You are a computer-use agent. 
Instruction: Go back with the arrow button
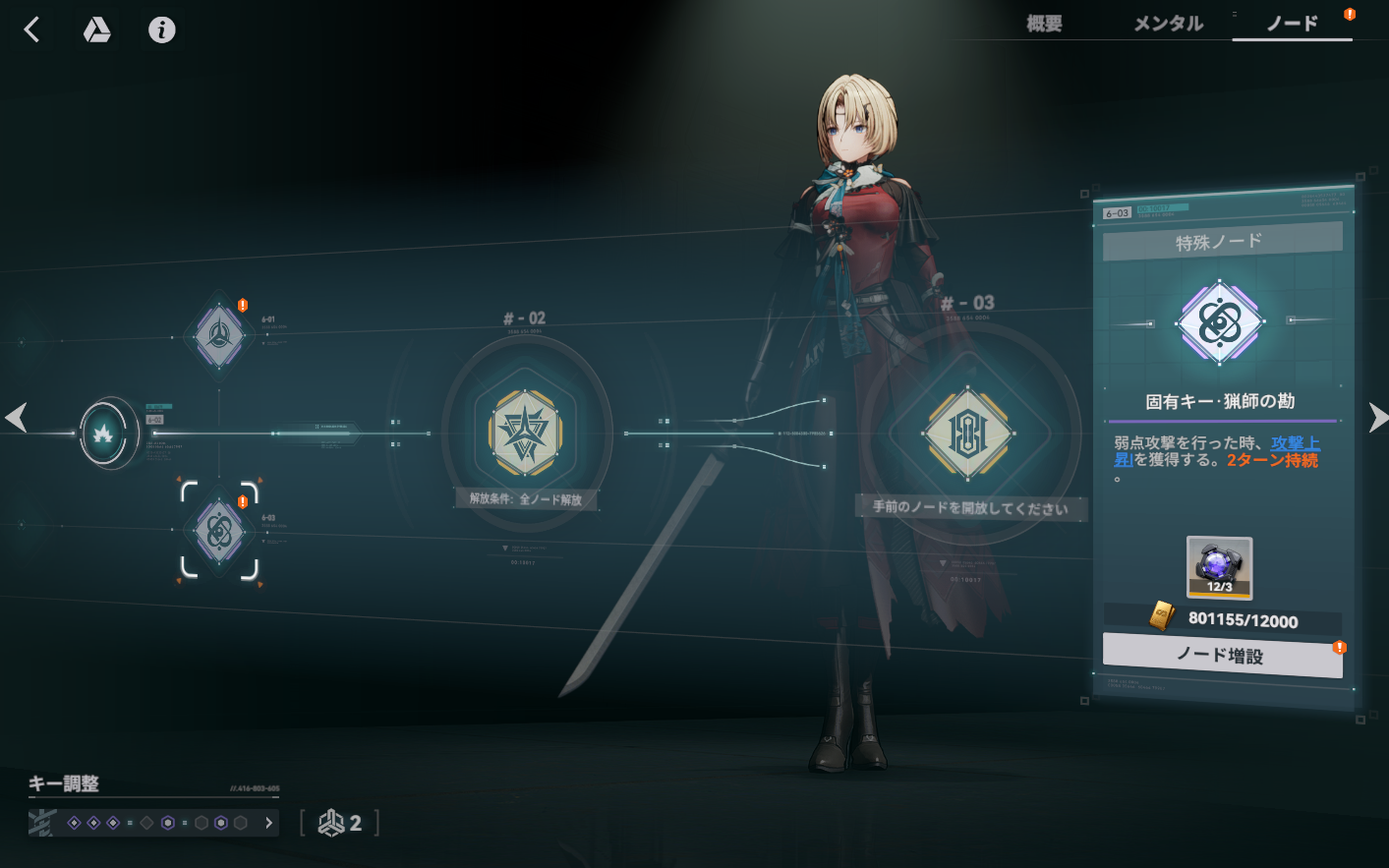[31, 29]
